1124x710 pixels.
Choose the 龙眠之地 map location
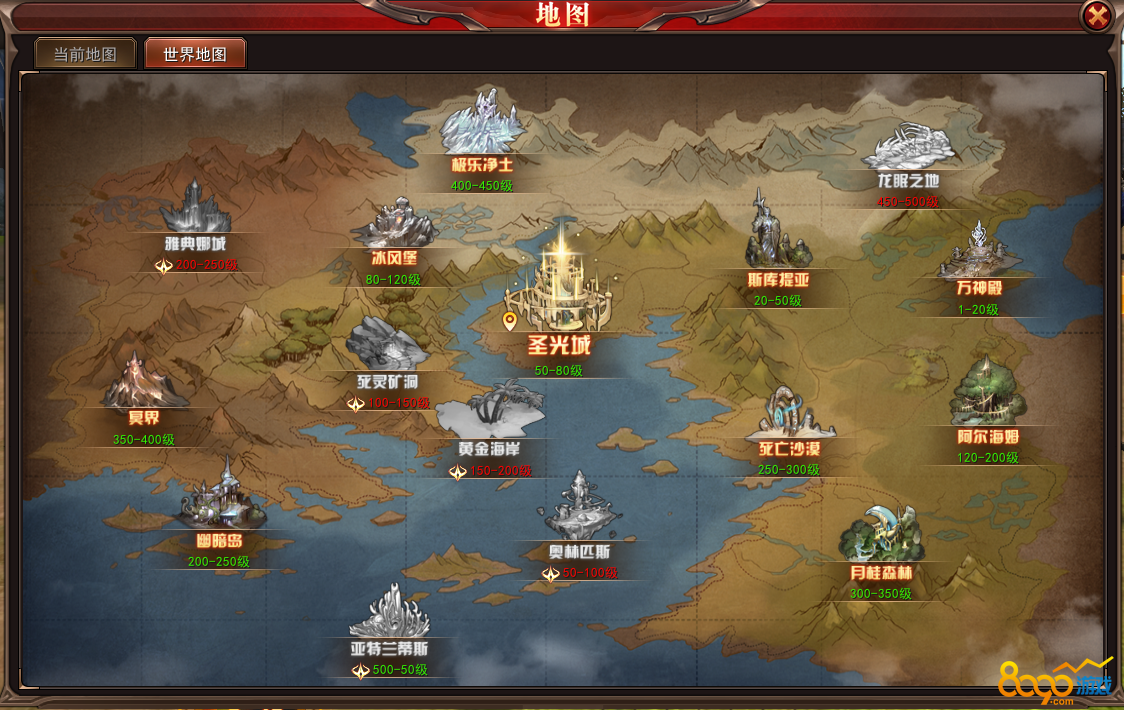coord(908,150)
